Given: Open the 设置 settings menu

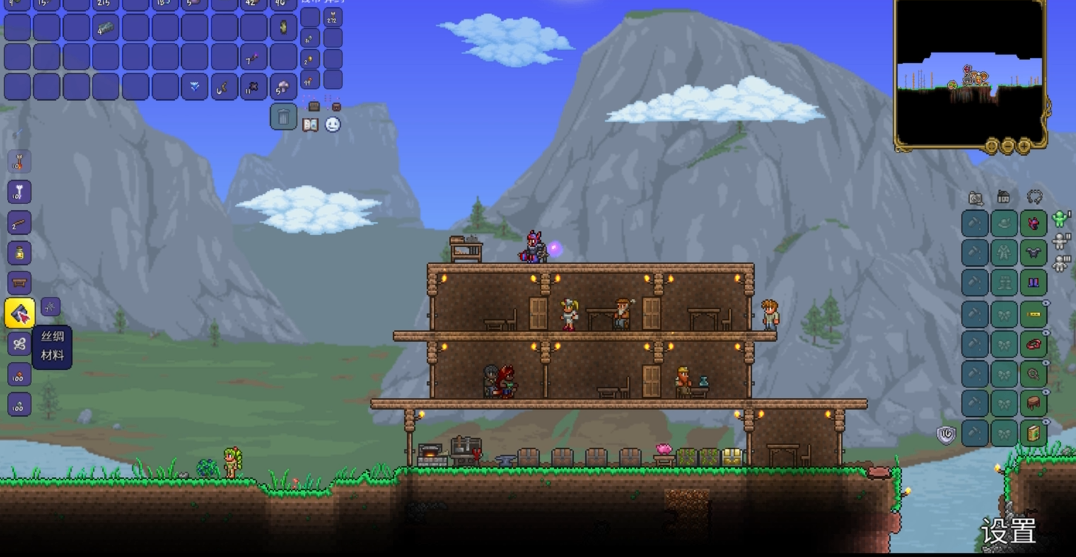Looking at the screenshot, I should (1008, 530).
